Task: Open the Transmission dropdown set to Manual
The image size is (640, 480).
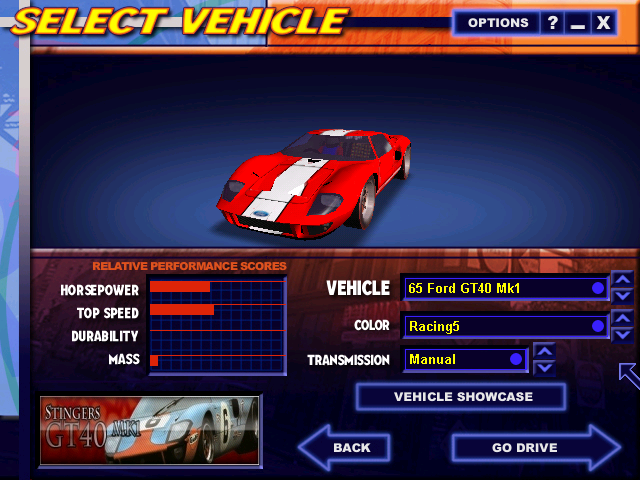Action: [x=465, y=359]
